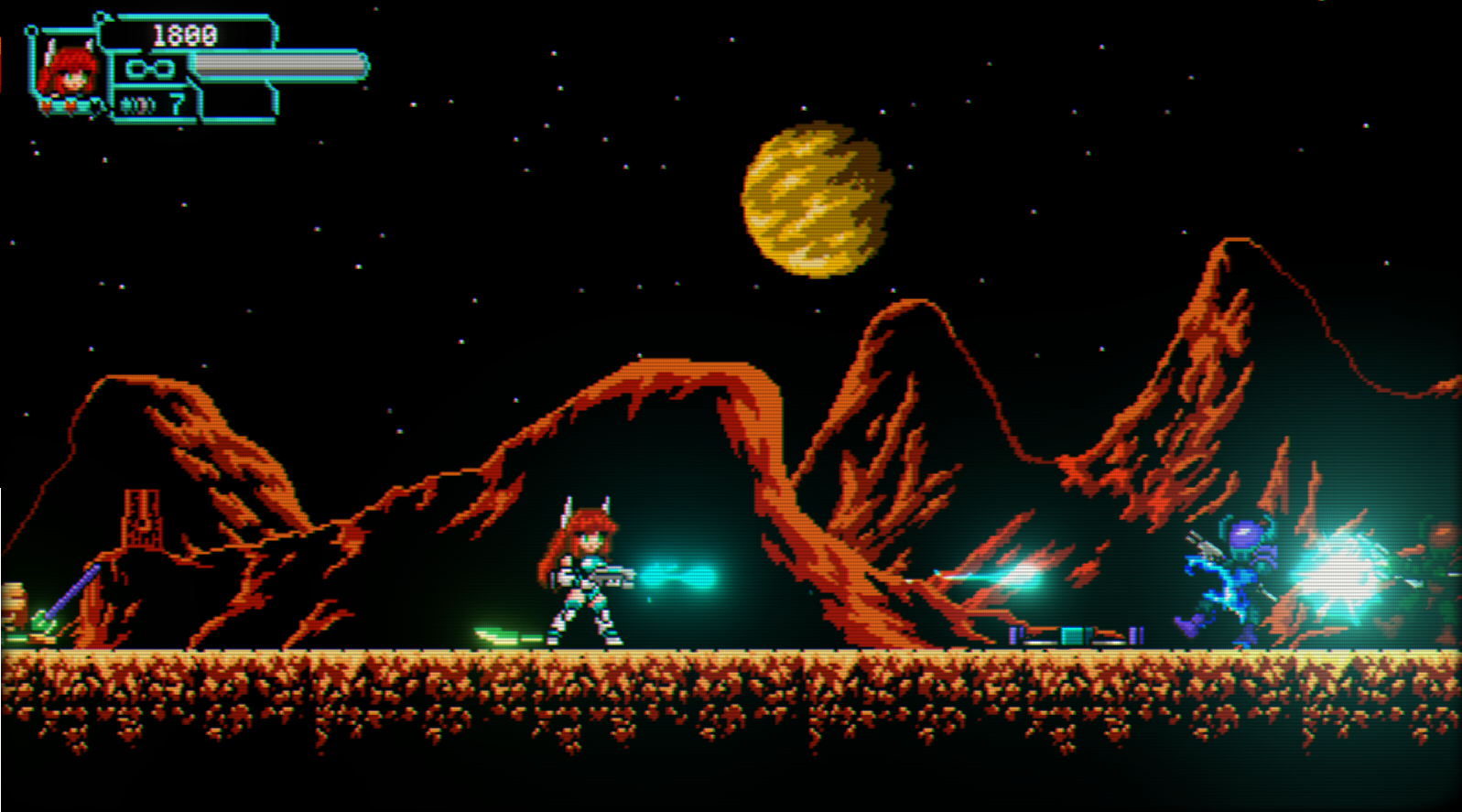The image size is (1462, 812).
Task: Select the infinity ammo weapon icon
Action: point(149,69)
